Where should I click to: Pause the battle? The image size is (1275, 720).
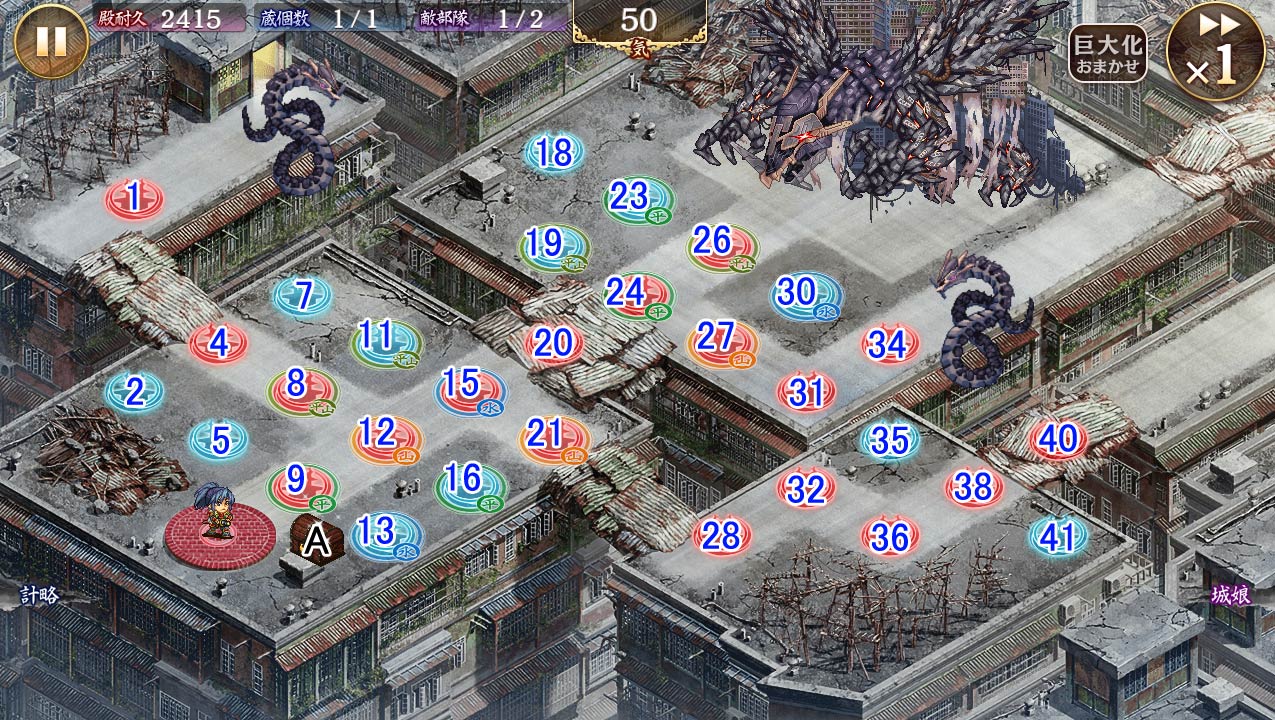tap(51, 41)
